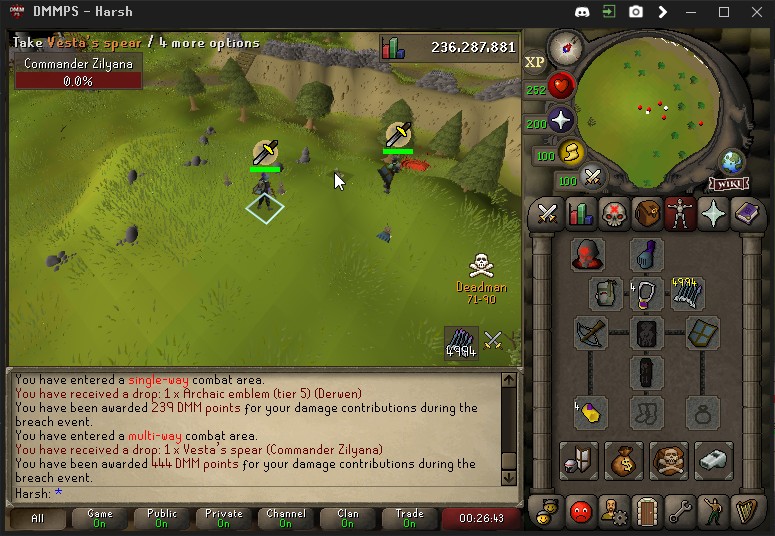The image size is (775, 536).
Task: Use the special attack orb
Action: coord(593,178)
